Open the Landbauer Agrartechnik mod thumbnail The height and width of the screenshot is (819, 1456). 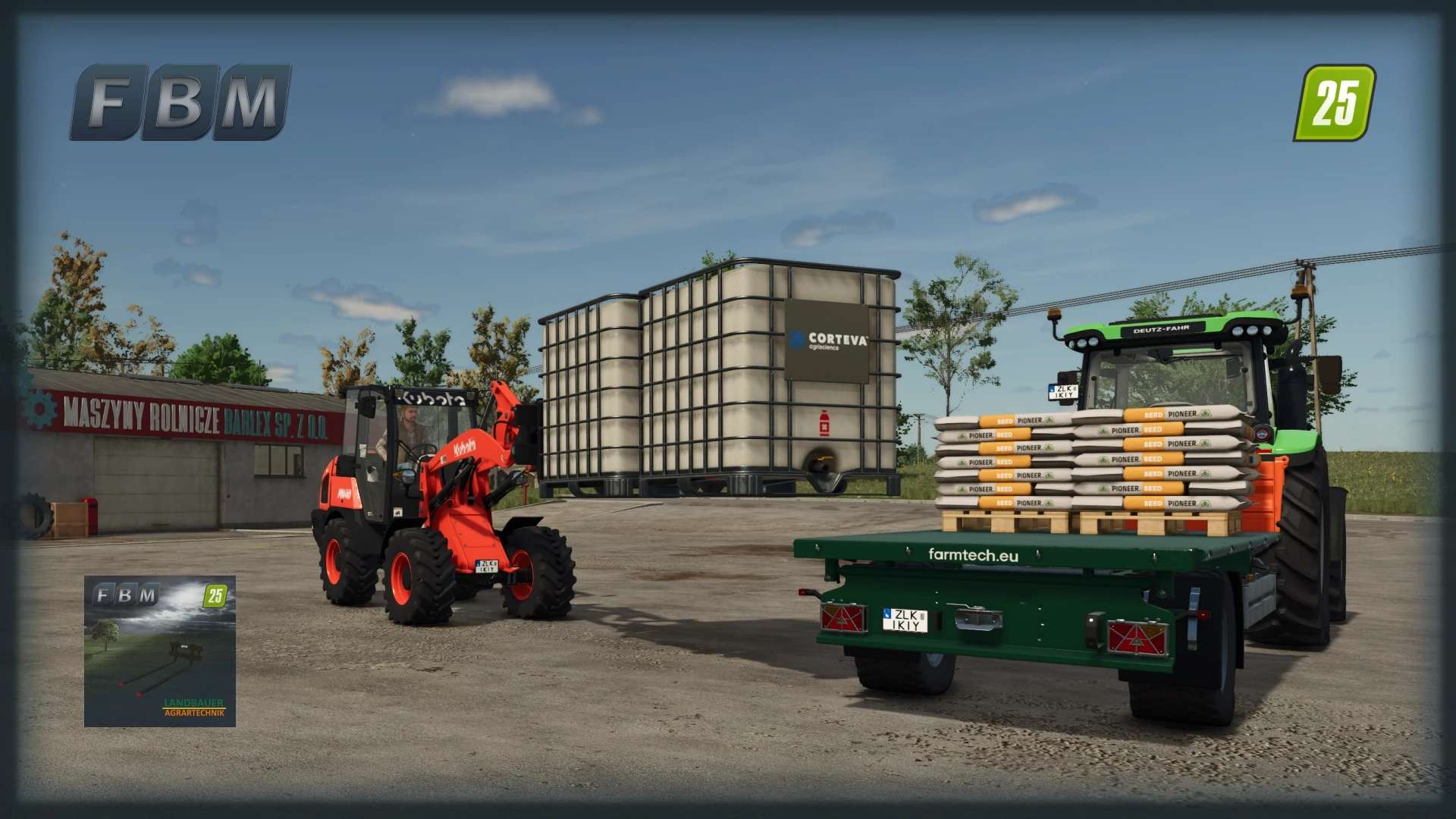pyautogui.click(x=160, y=651)
